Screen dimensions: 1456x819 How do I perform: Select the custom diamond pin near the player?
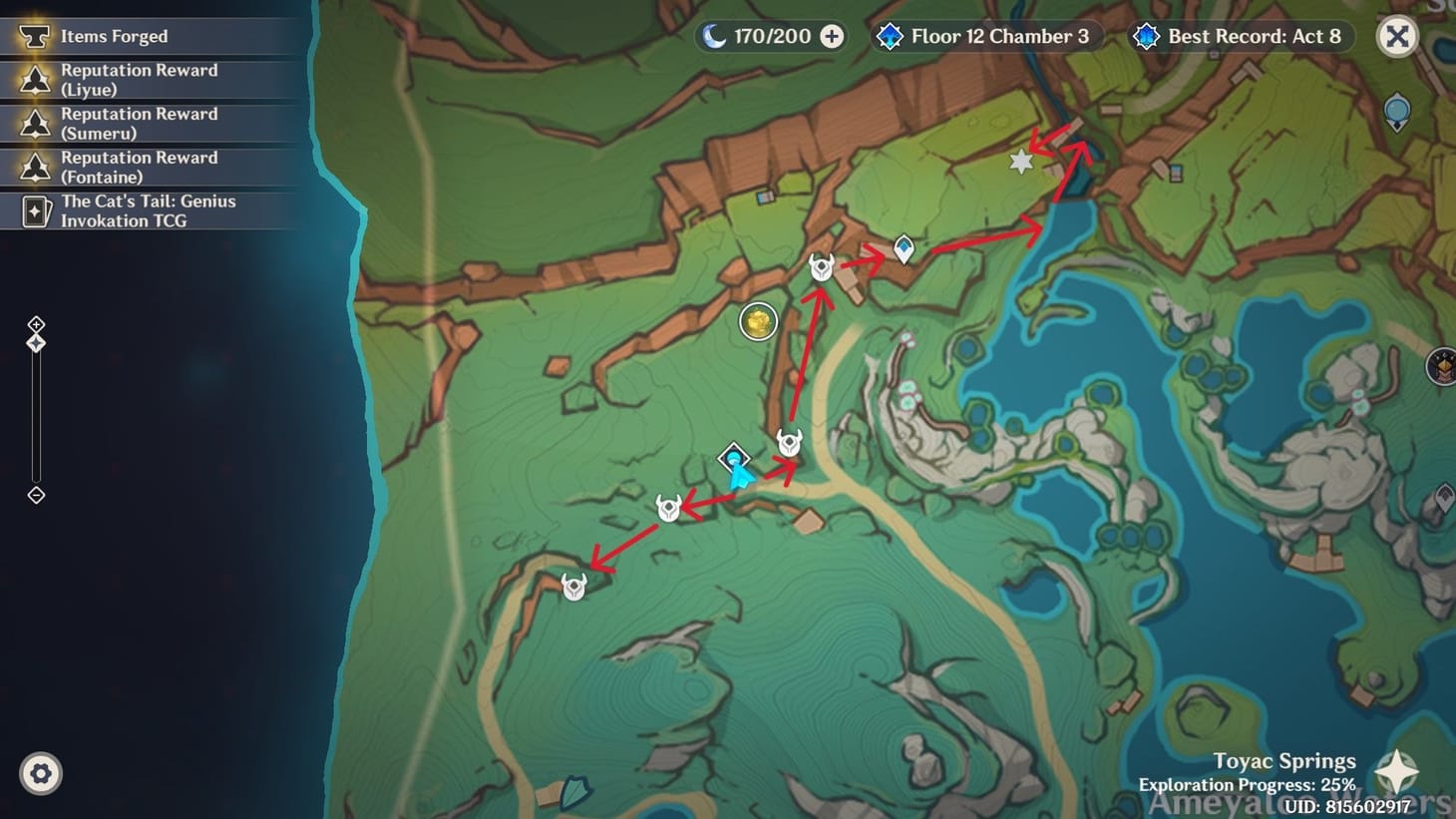tap(734, 459)
